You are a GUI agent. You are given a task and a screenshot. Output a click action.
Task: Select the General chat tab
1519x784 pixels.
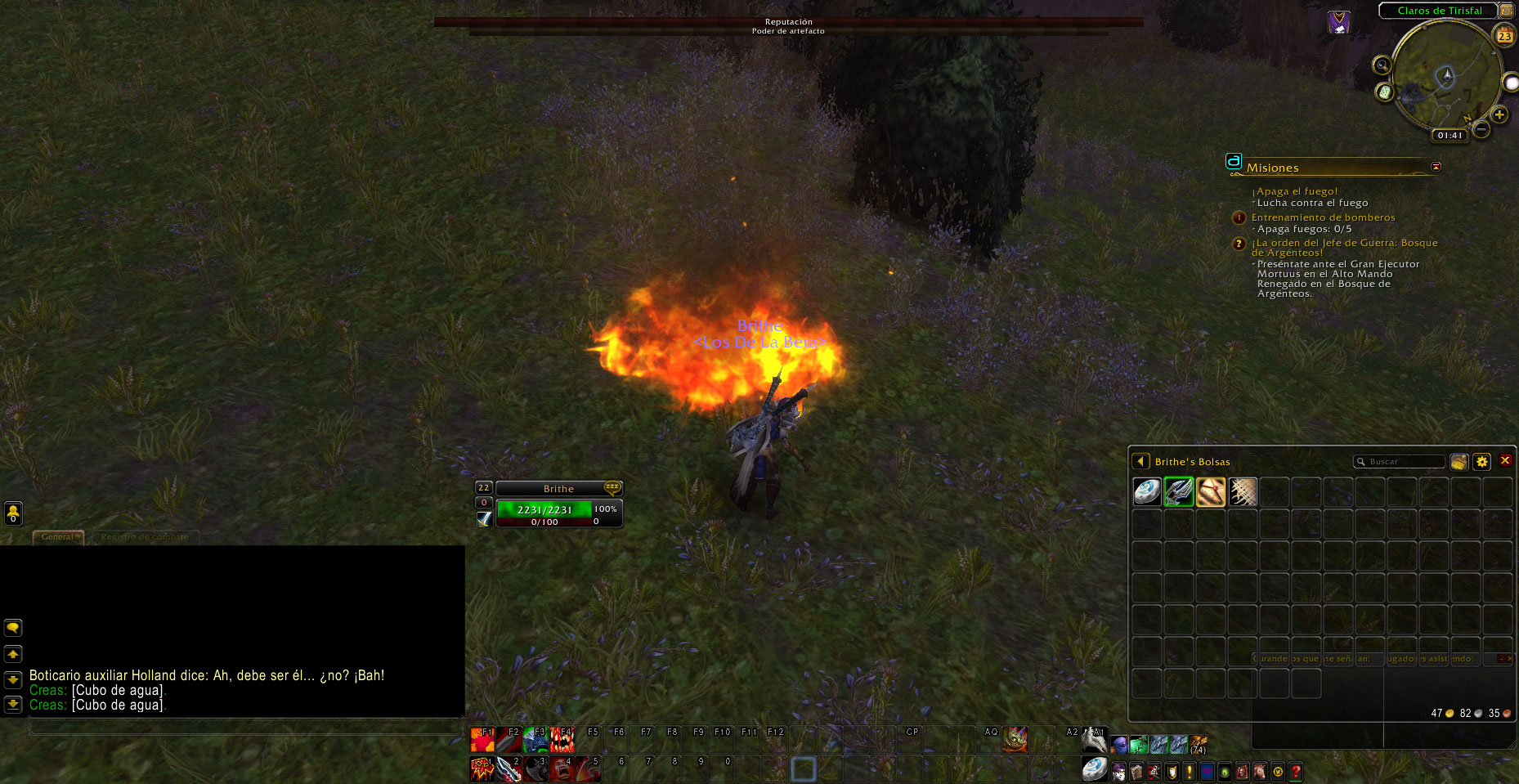57,537
